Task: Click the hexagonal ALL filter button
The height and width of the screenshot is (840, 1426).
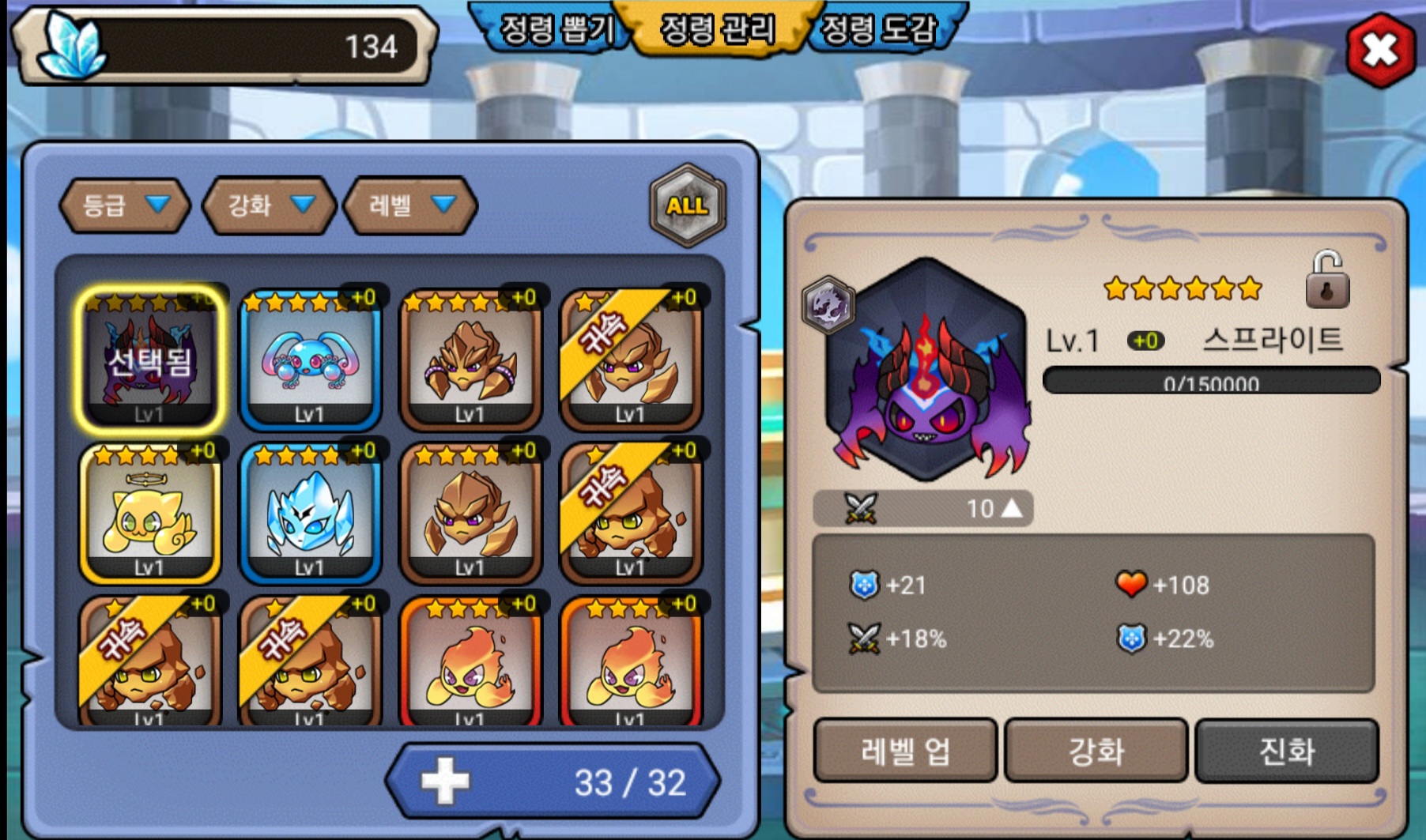Action: (687, 205)
